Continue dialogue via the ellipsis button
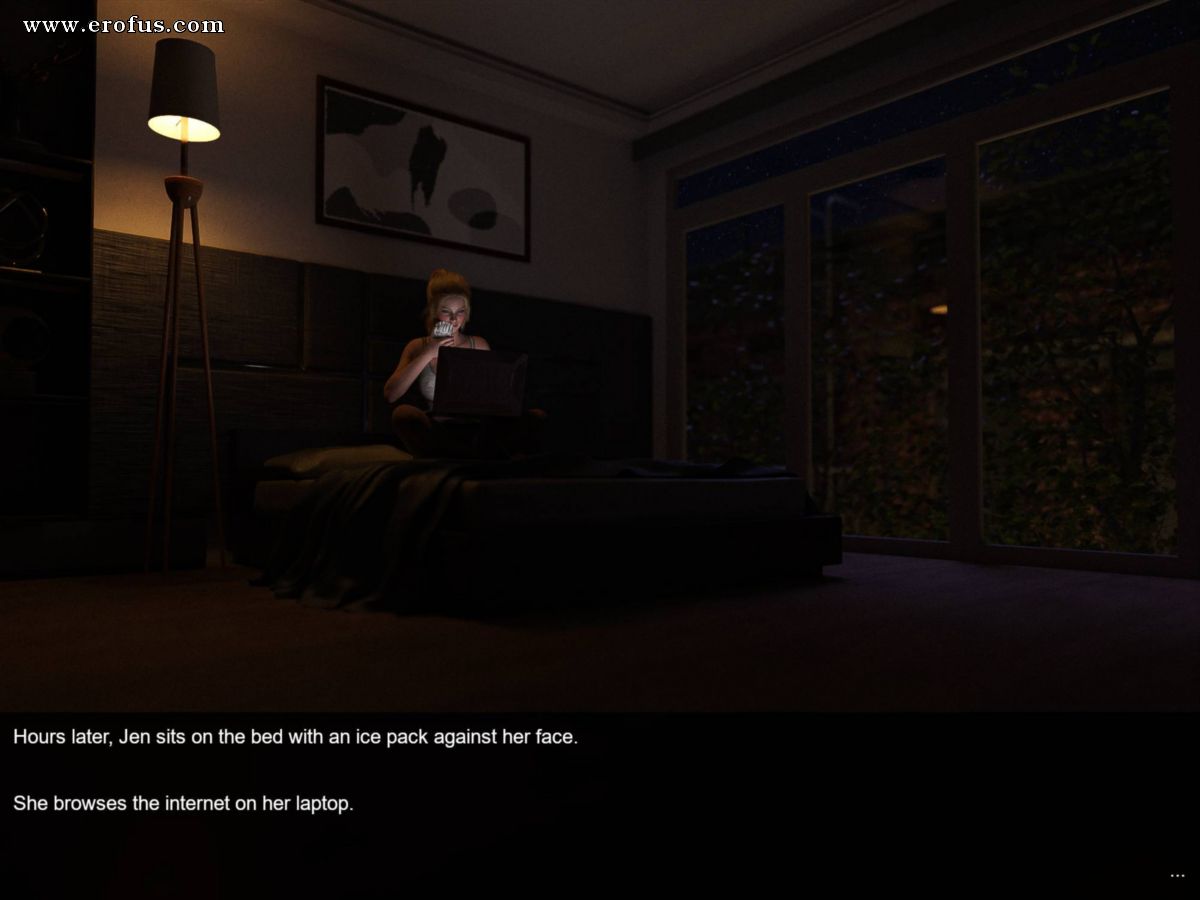This screenshot has height=900, width=1200. 1177,875
